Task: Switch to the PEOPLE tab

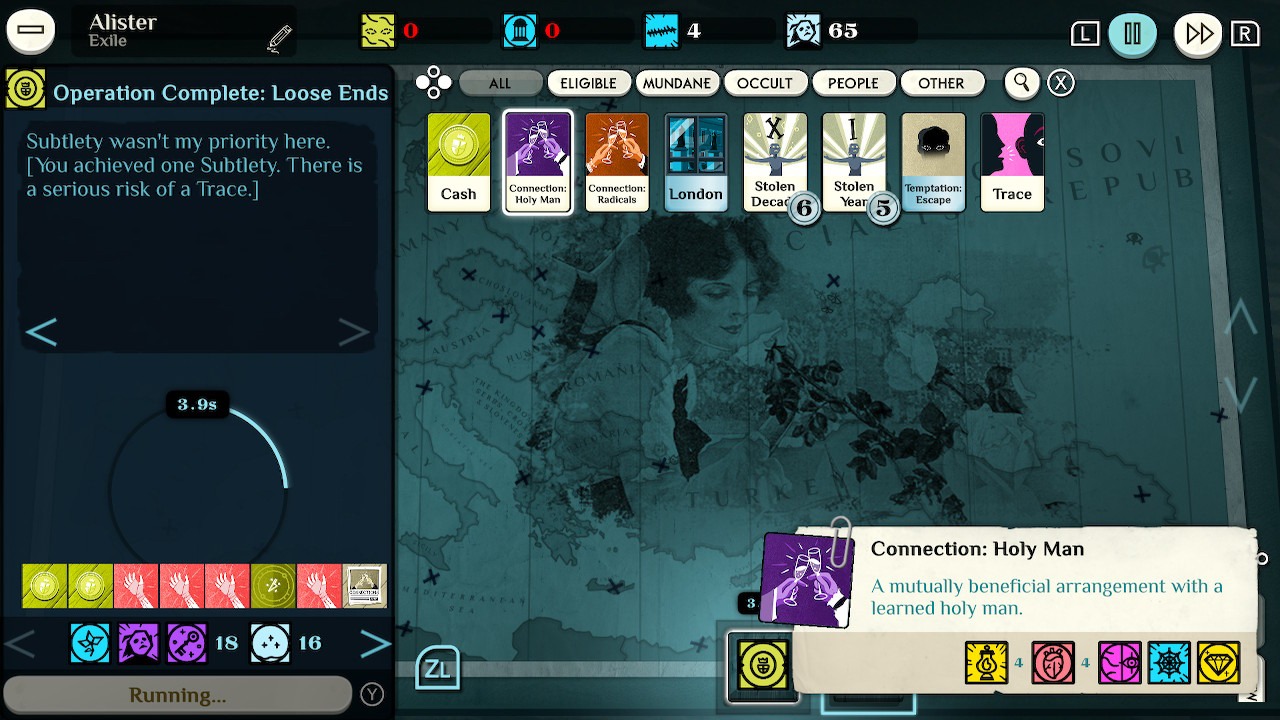Action: click(854, 83)
